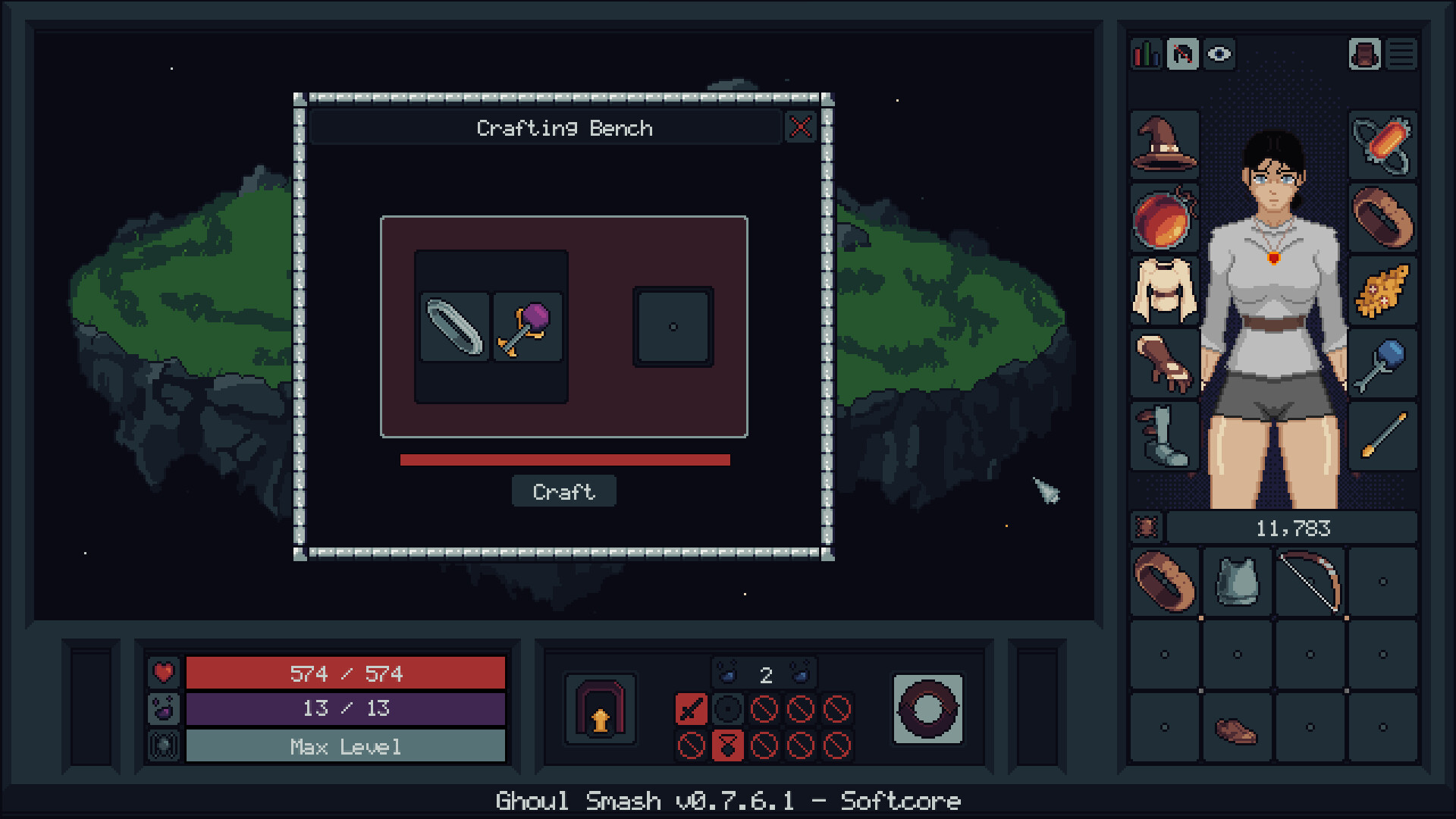Click the backpack inventory icon
The image size is (1456, 819).
coord(1363,54)
